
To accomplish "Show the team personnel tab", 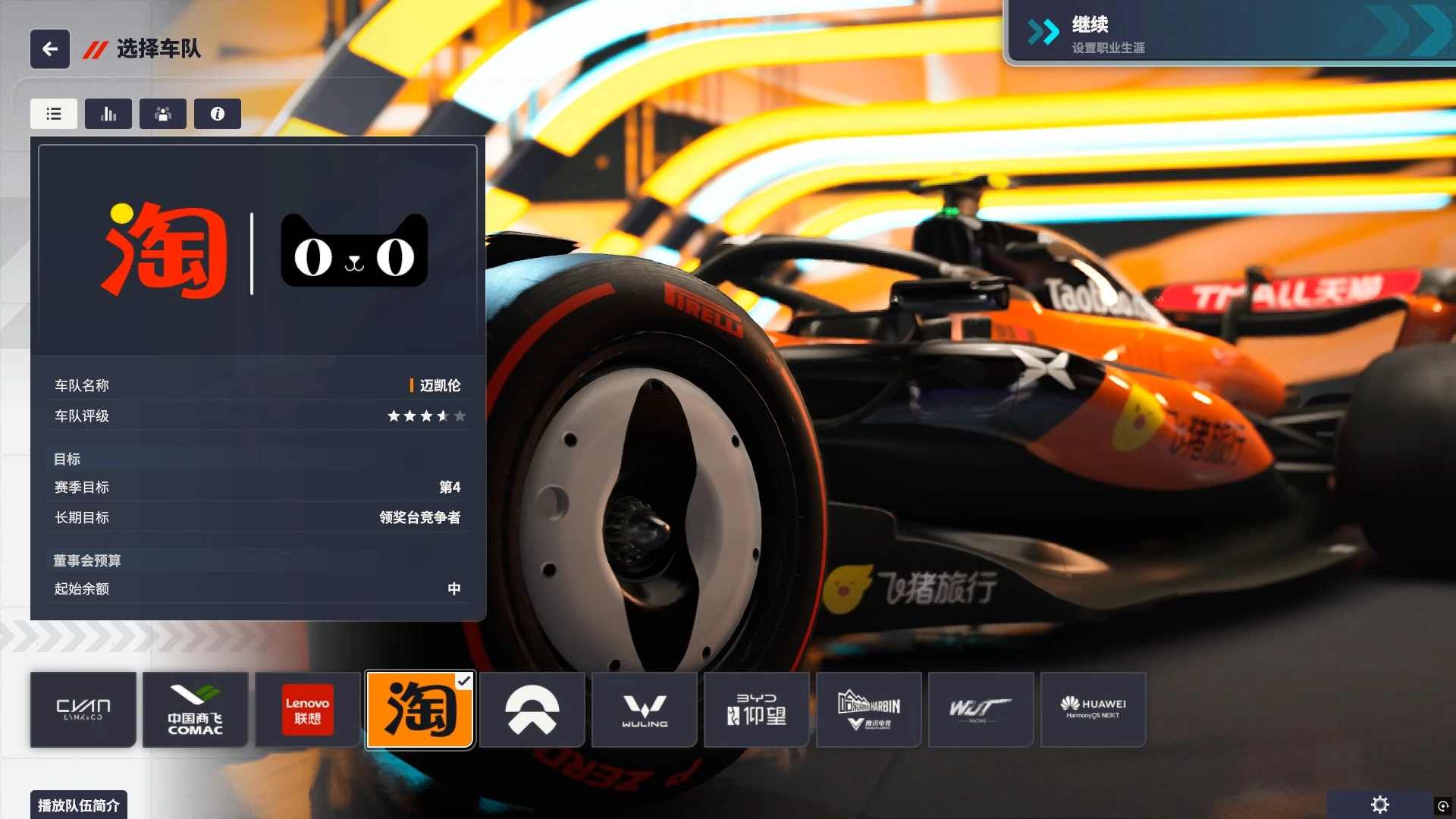I will pos(163,114).
